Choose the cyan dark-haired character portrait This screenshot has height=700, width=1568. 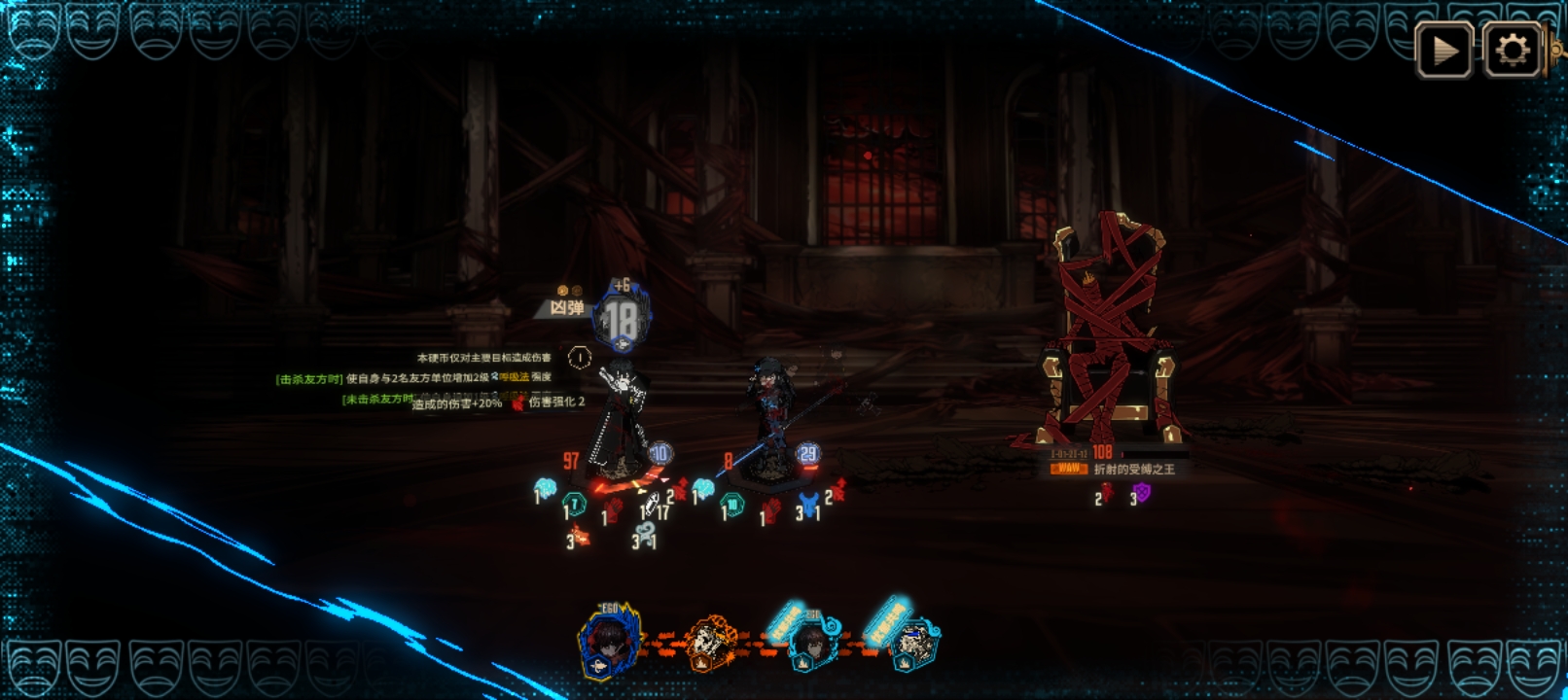(x=811, y=643)
